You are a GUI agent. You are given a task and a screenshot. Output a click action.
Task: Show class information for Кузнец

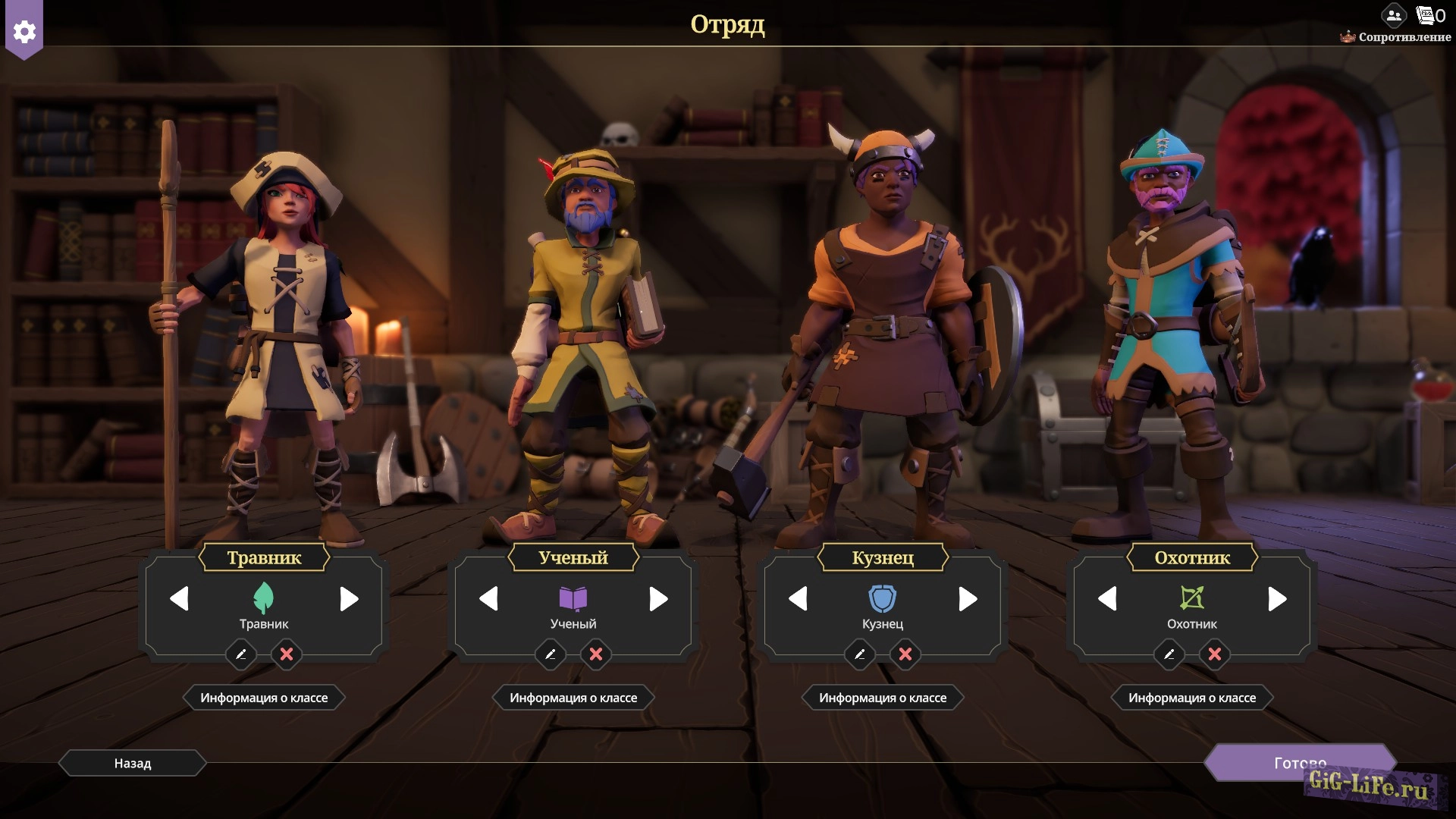(883, 698)
